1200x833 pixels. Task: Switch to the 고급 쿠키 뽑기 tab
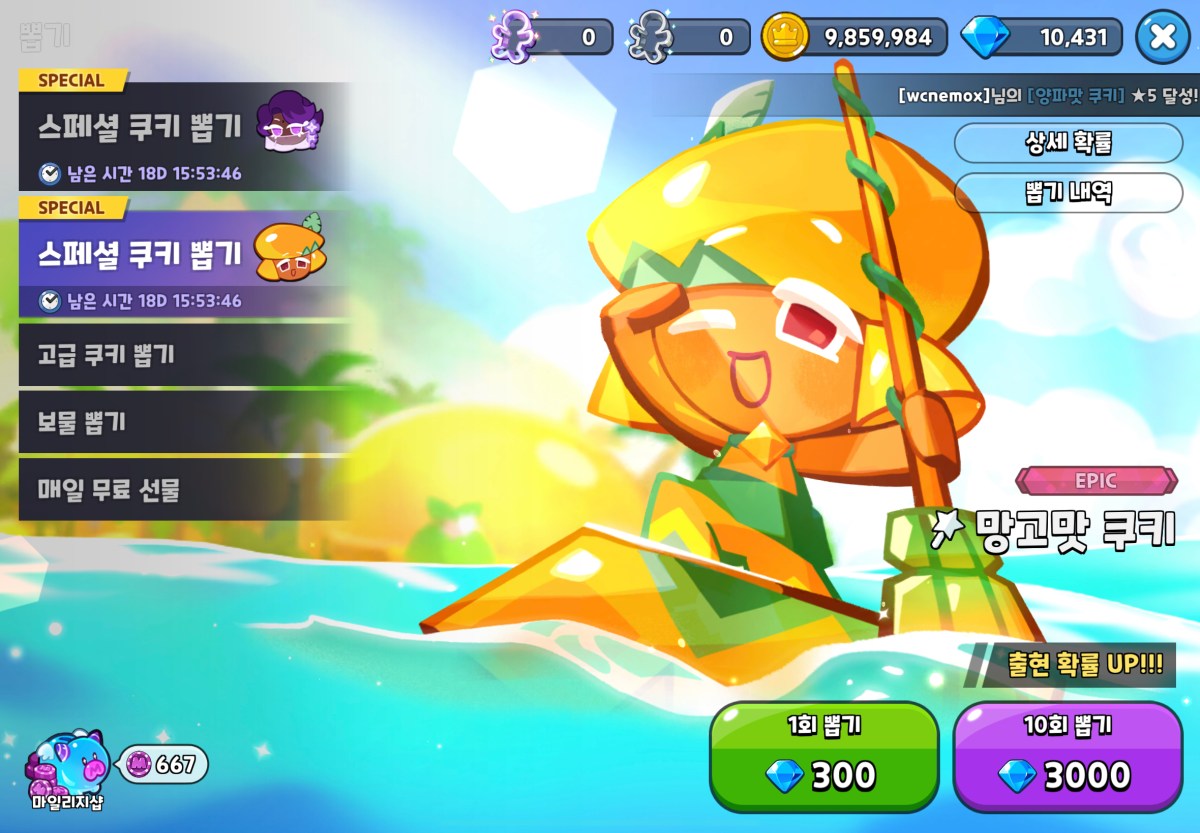click(184, 354)
